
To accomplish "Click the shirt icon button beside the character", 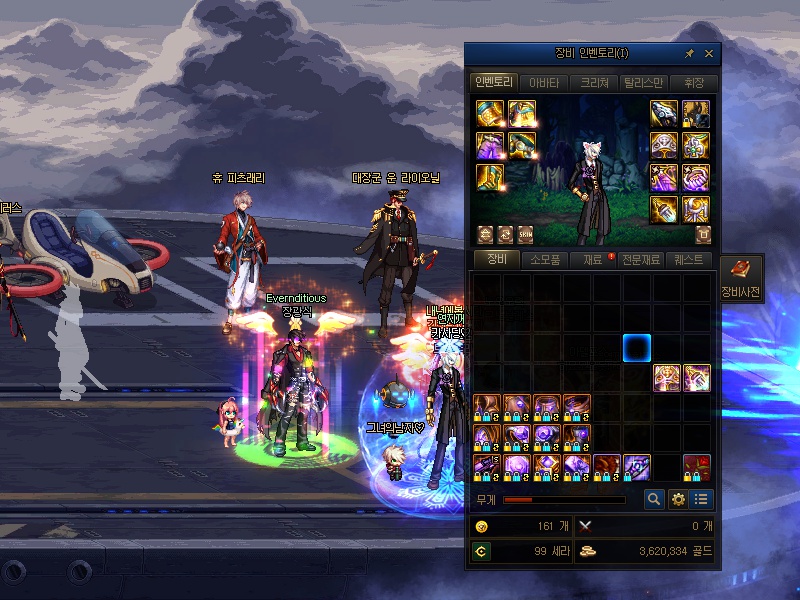I will 703,234.
